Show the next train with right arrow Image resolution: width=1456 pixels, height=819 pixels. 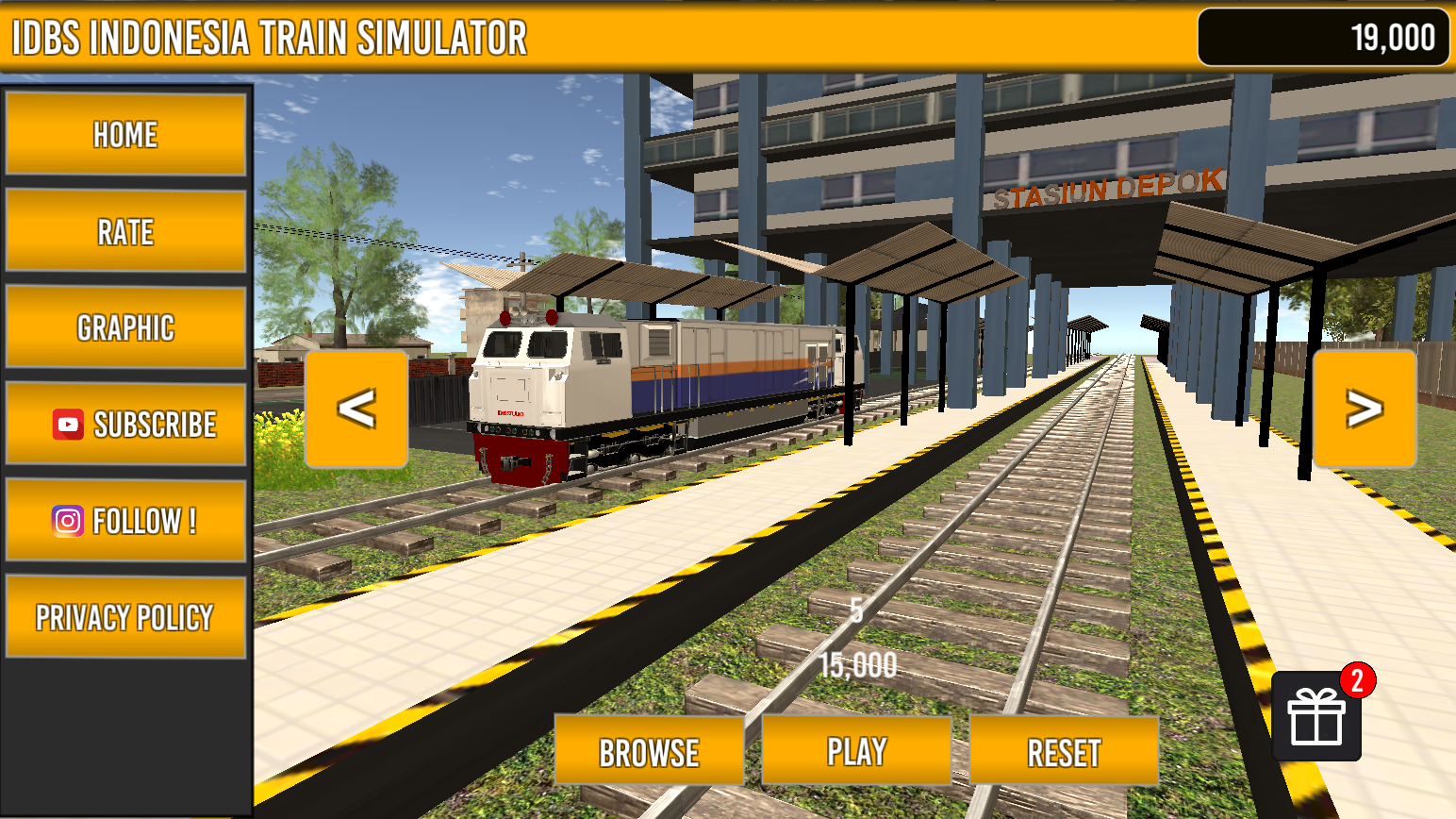tap(1364, 409)
